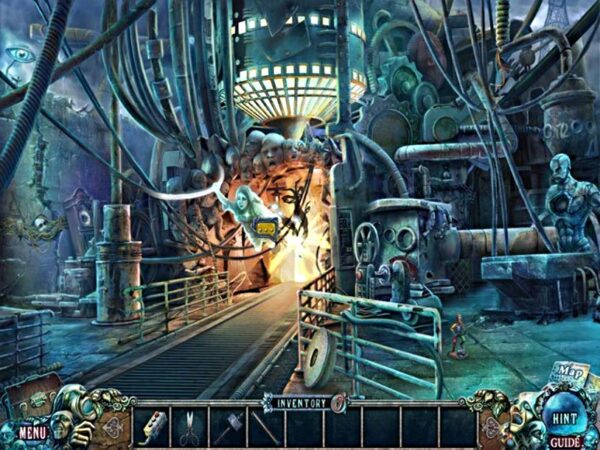This screenshot has width=600, height=450.
Task: Select the power strip inventory item
Action: click(x=154, y=426)
